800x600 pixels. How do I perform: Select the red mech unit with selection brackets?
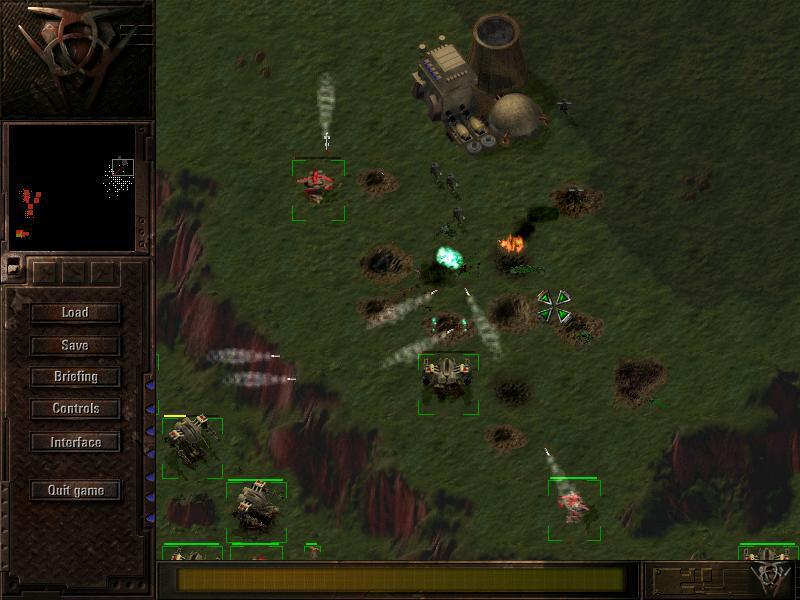pyautogui.click(x=318, y=186)
